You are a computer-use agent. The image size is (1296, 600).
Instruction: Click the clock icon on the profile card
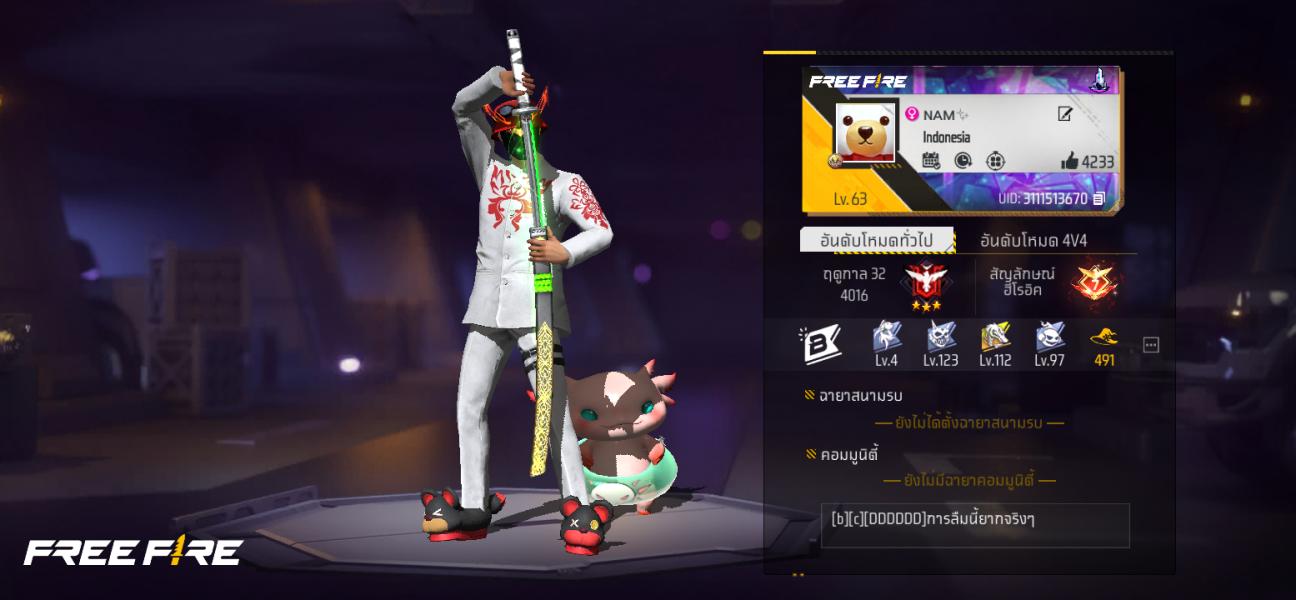point(963,161)
